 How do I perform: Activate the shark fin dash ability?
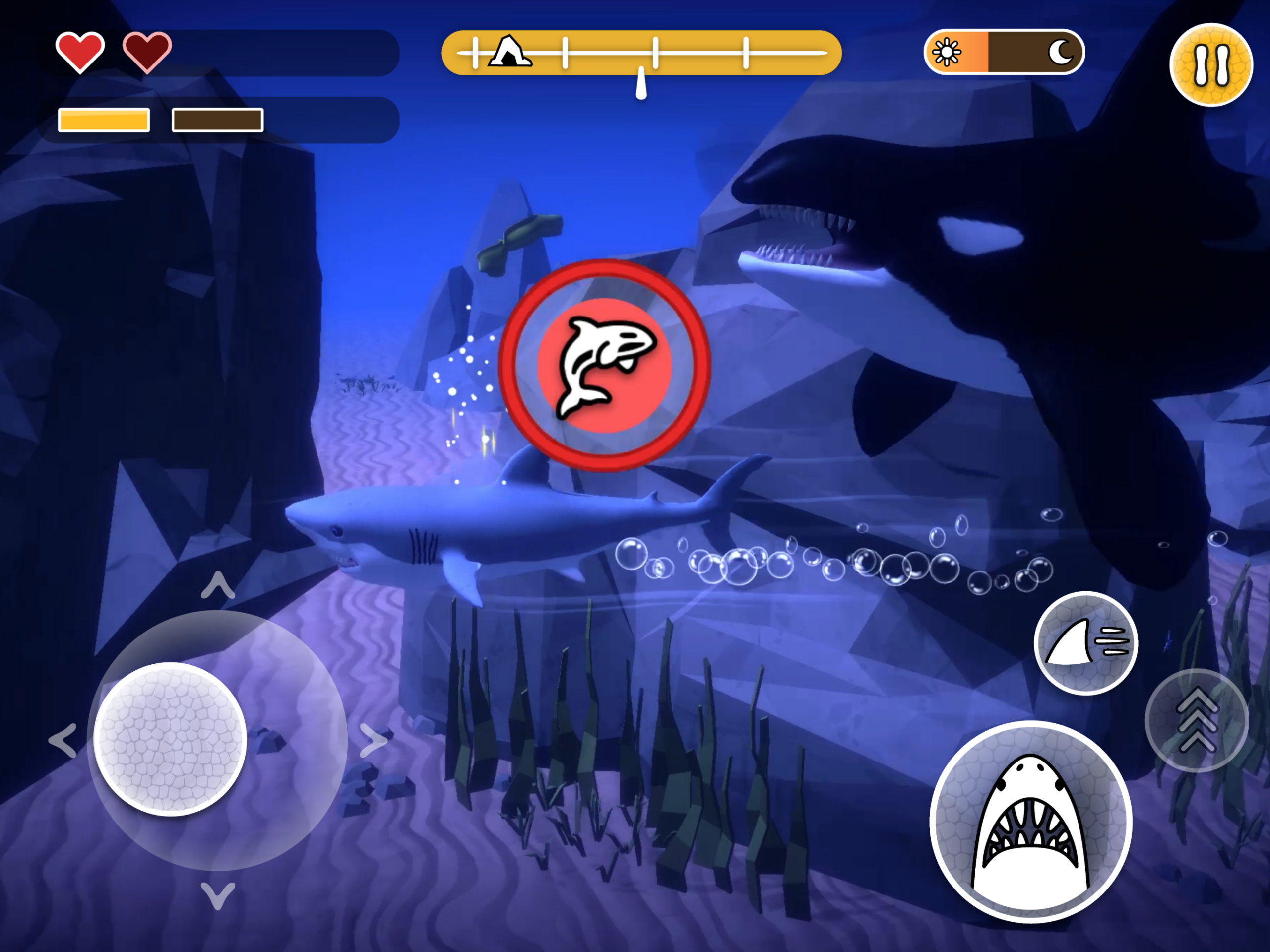(x=1085, y=642)
